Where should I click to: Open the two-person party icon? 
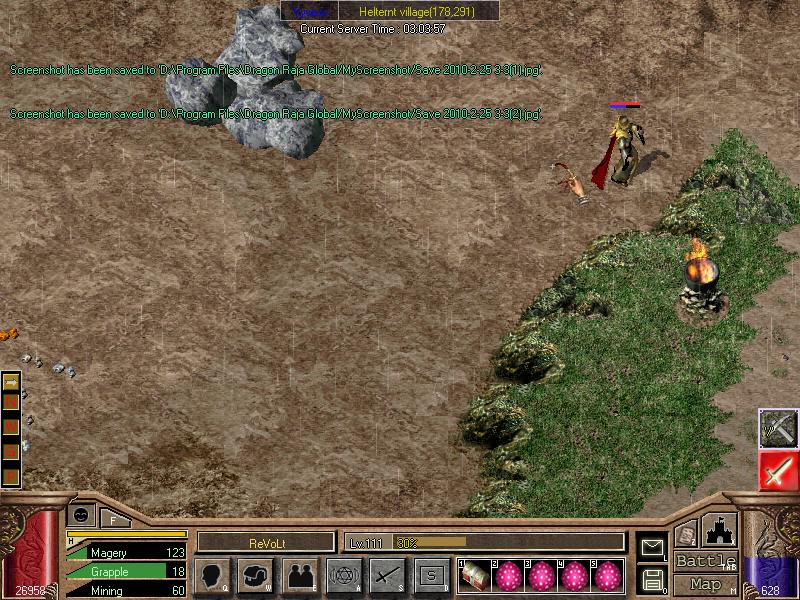point(299,576)
